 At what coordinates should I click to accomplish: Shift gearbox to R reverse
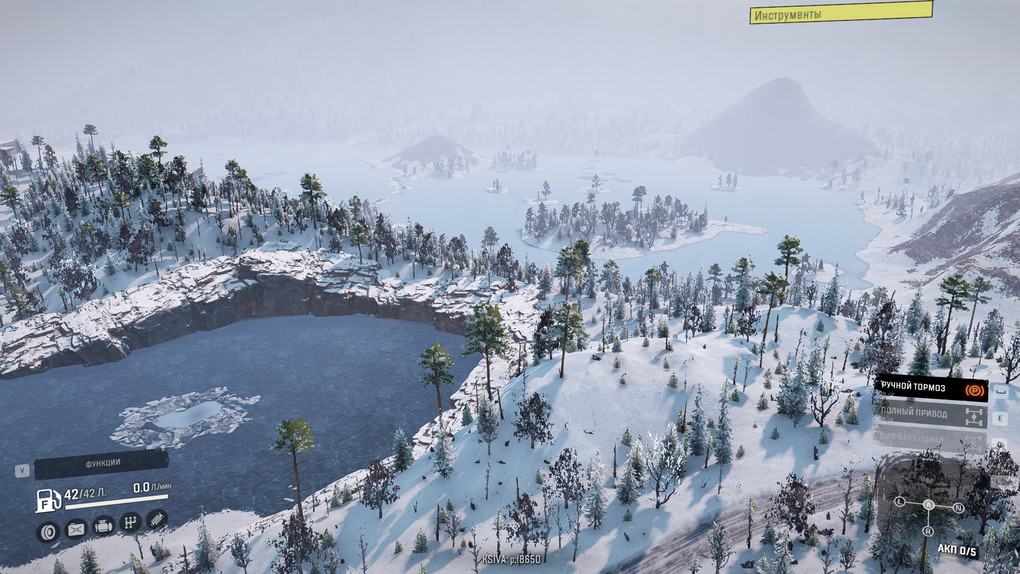tap(927, 531)
